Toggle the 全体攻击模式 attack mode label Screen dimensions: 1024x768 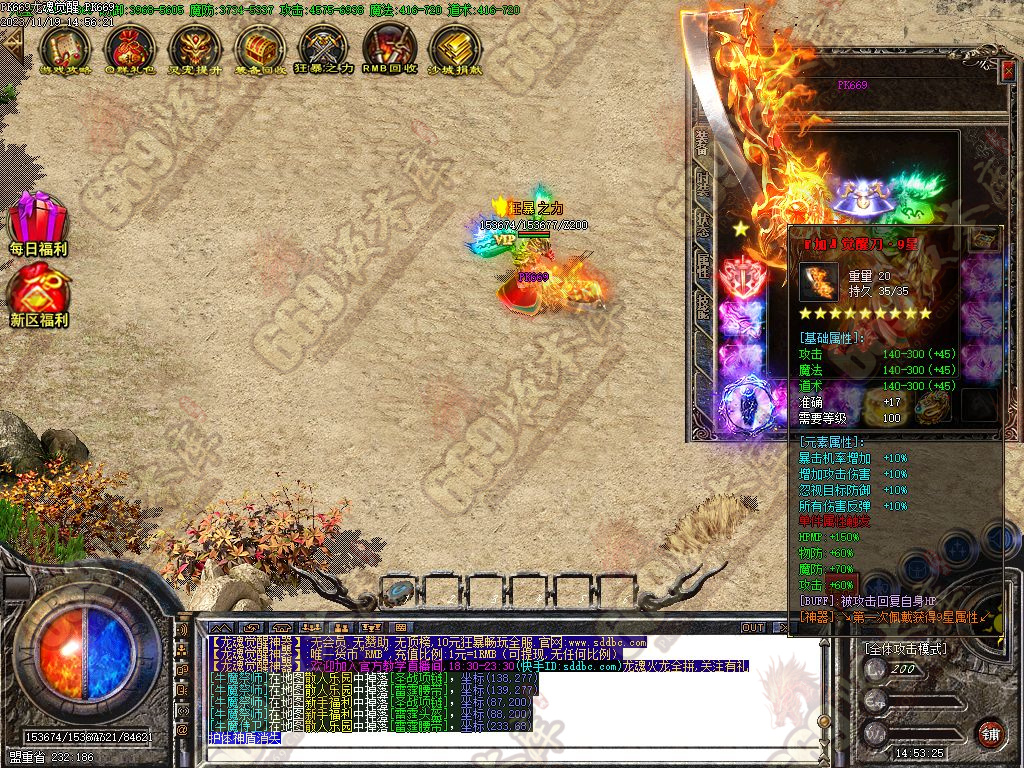click(x=907, y=648)
